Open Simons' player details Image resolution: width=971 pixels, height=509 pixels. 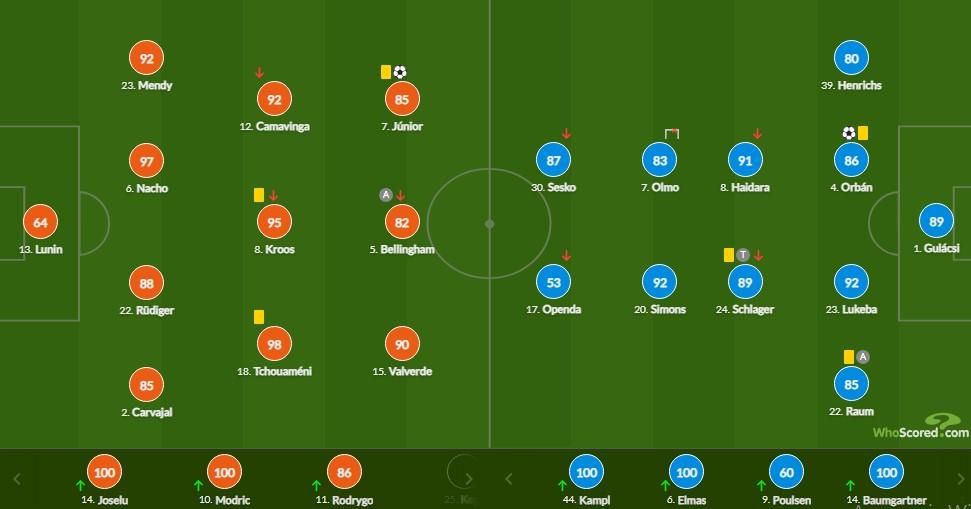pyautogui.click(x=661, y=283)
